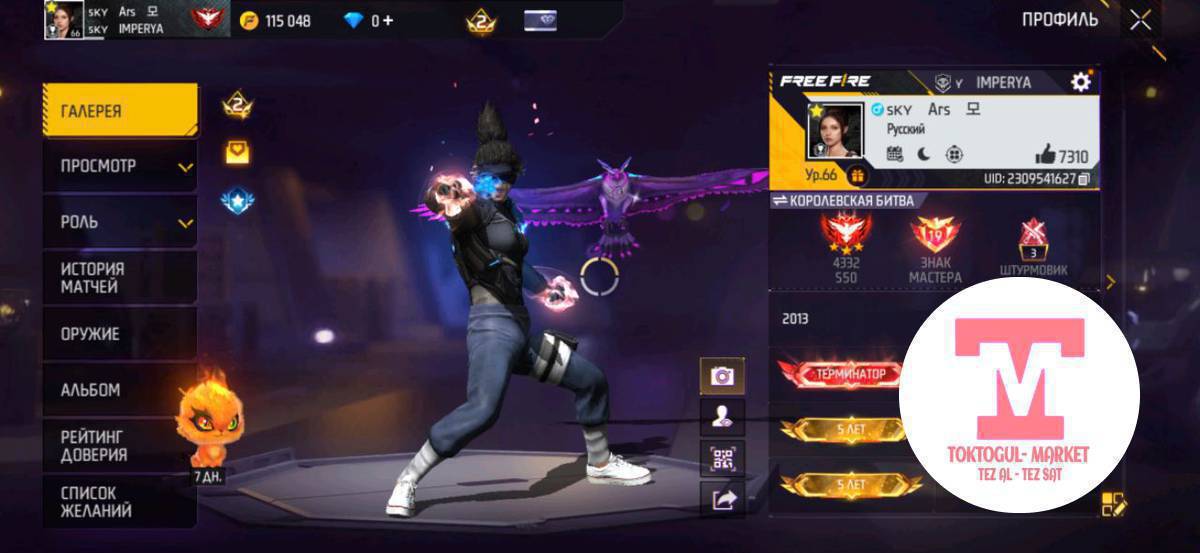Show next rank stats with arrow
Image resolution: width=1200 pixels, height=553 pixels.
pyautogui.click(x=1110, y=282)
